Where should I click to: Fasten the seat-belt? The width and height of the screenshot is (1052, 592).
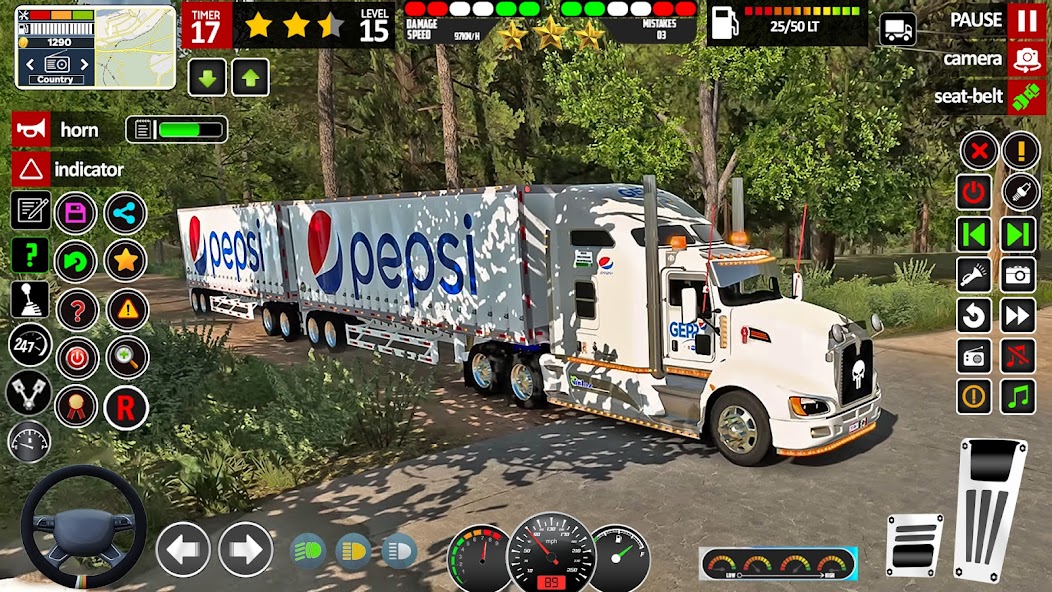[x=1026, y=97]
